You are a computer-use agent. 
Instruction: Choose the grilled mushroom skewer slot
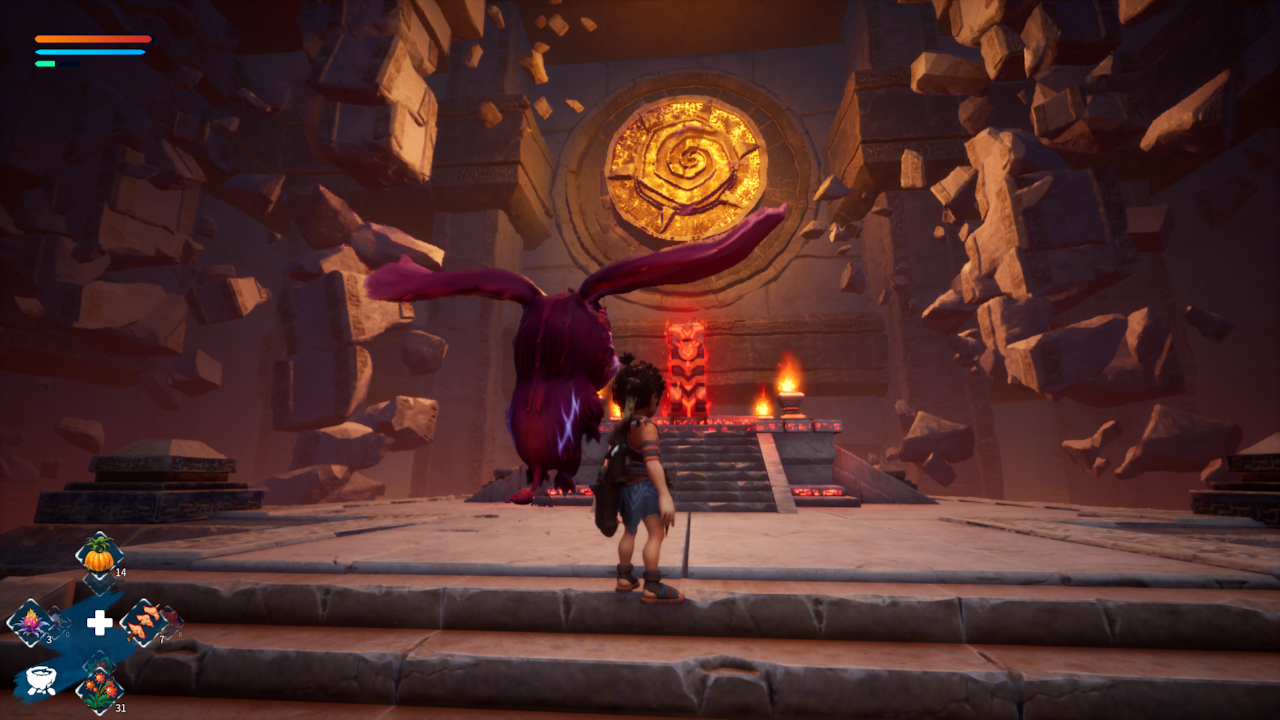click(145, 622)
